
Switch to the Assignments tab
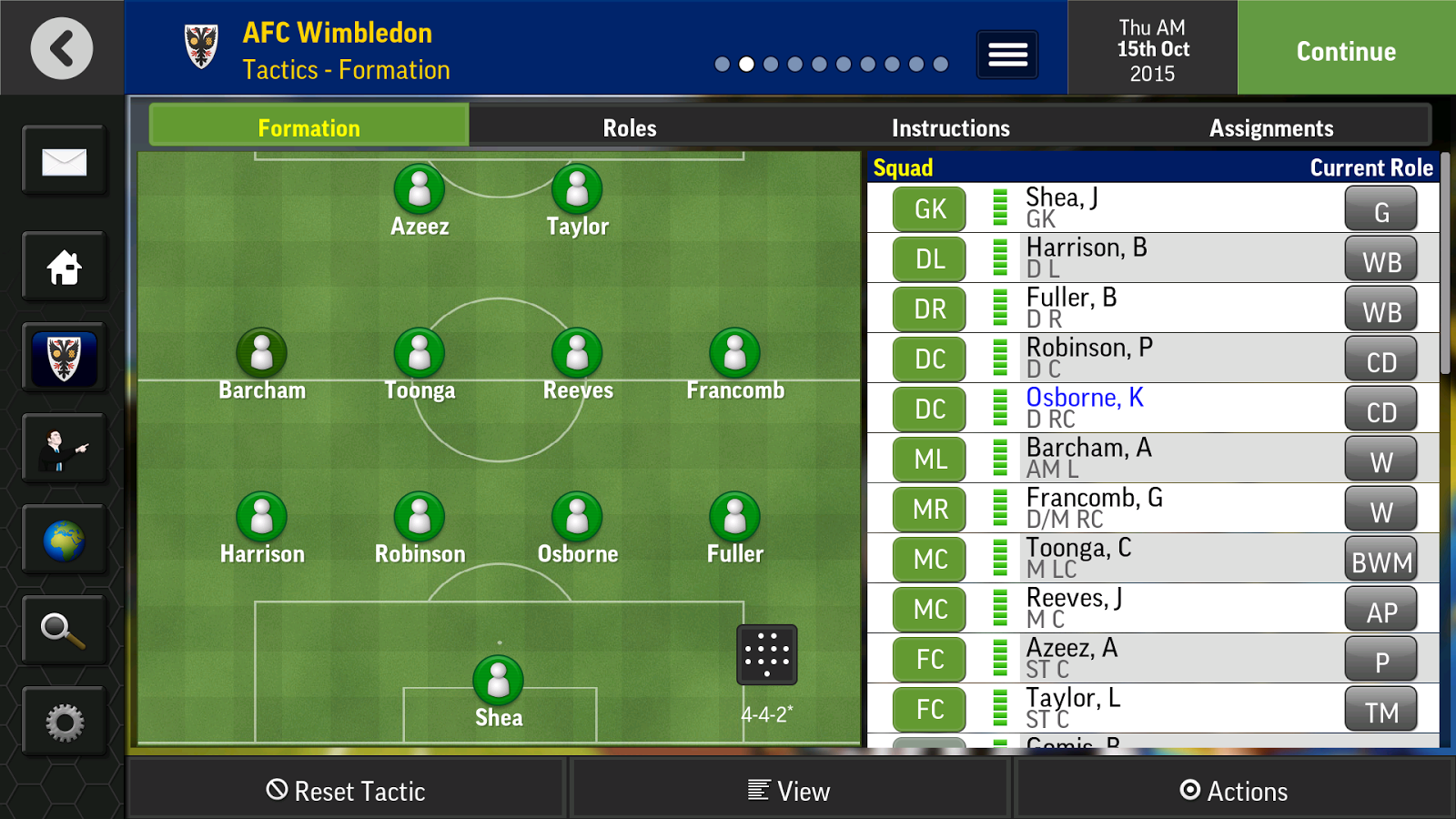(1271, 127)
